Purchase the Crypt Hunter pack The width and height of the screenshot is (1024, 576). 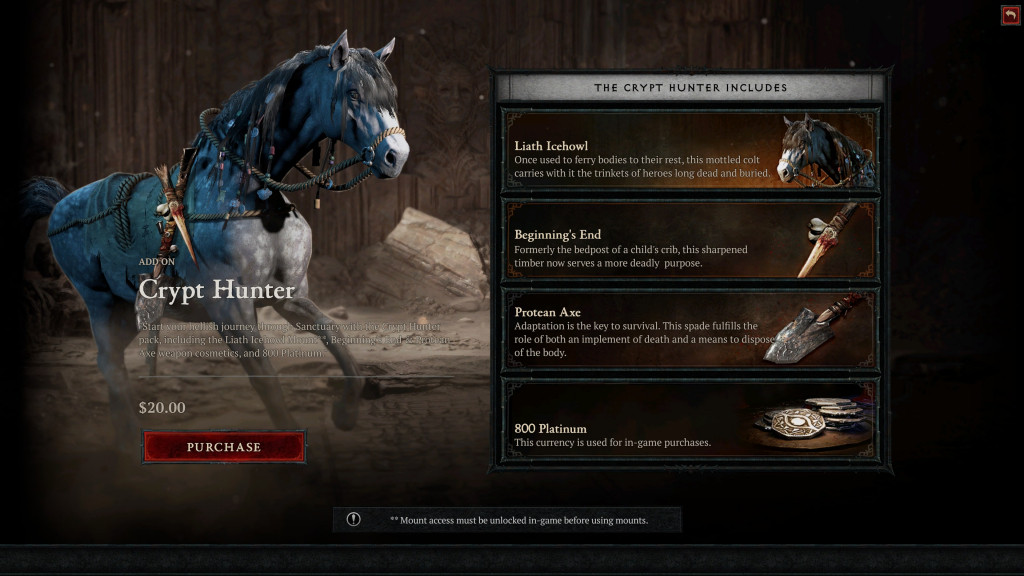[x=224, y=447]
